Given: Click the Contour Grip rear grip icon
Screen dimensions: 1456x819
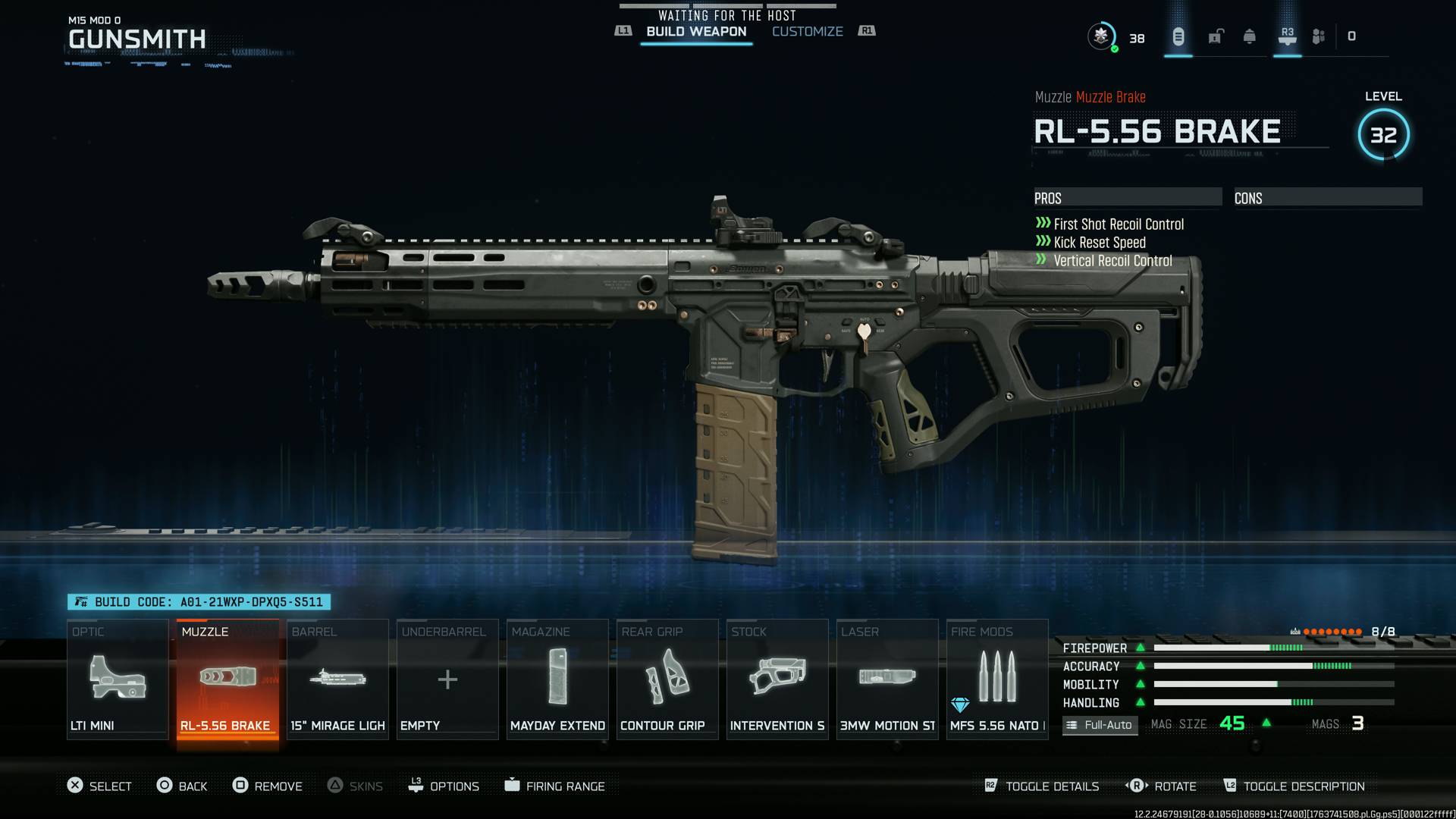Looking at the screenshot, I should pyautogui.click(x=667, y=679).
